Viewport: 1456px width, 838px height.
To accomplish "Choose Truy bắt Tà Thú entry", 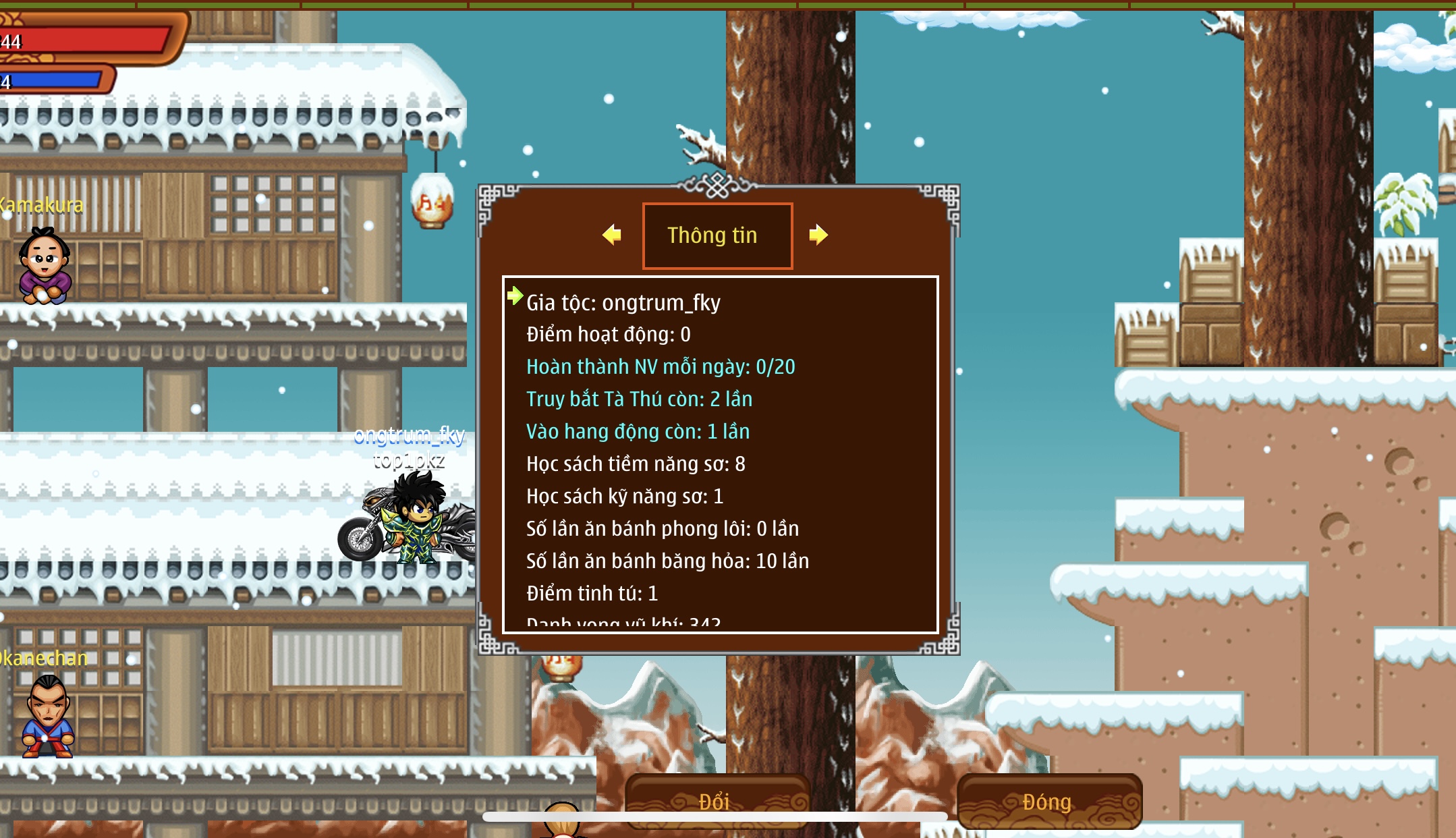I will pos(638,399).
